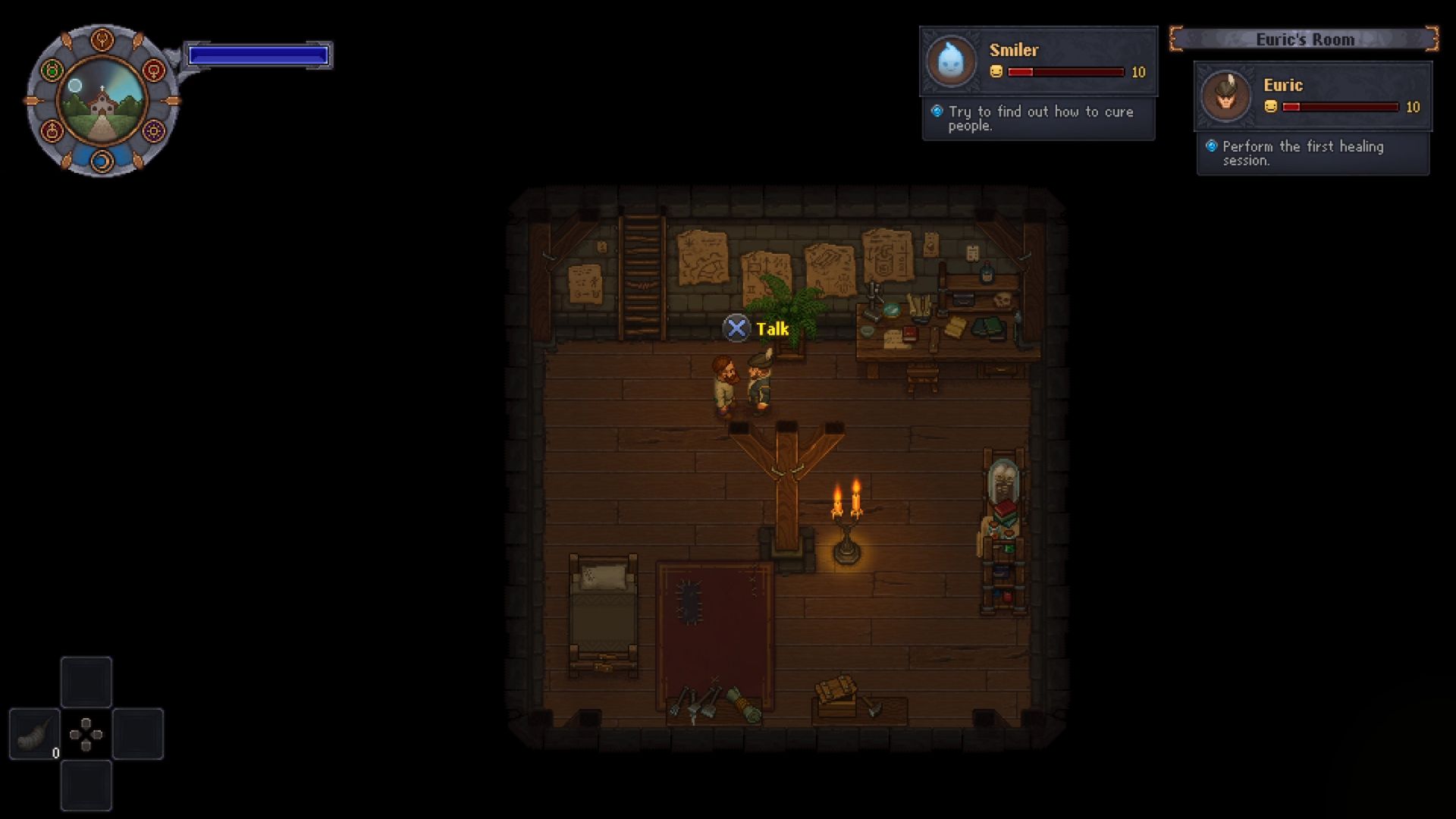Click the smiley icon in Smiler's panel

[x=996, y=73]
